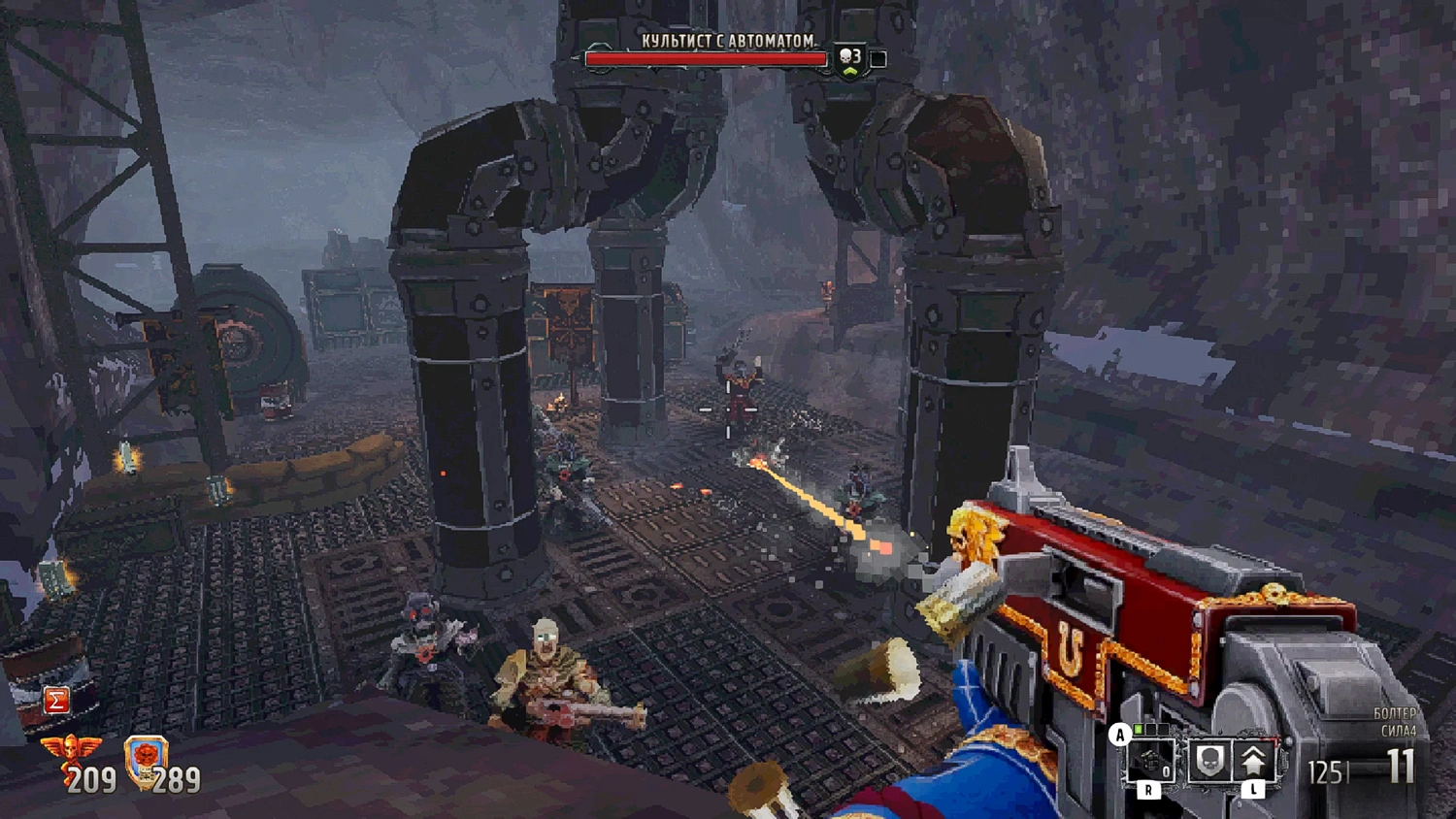Toggle the white A charge button

coord(1120,735)
